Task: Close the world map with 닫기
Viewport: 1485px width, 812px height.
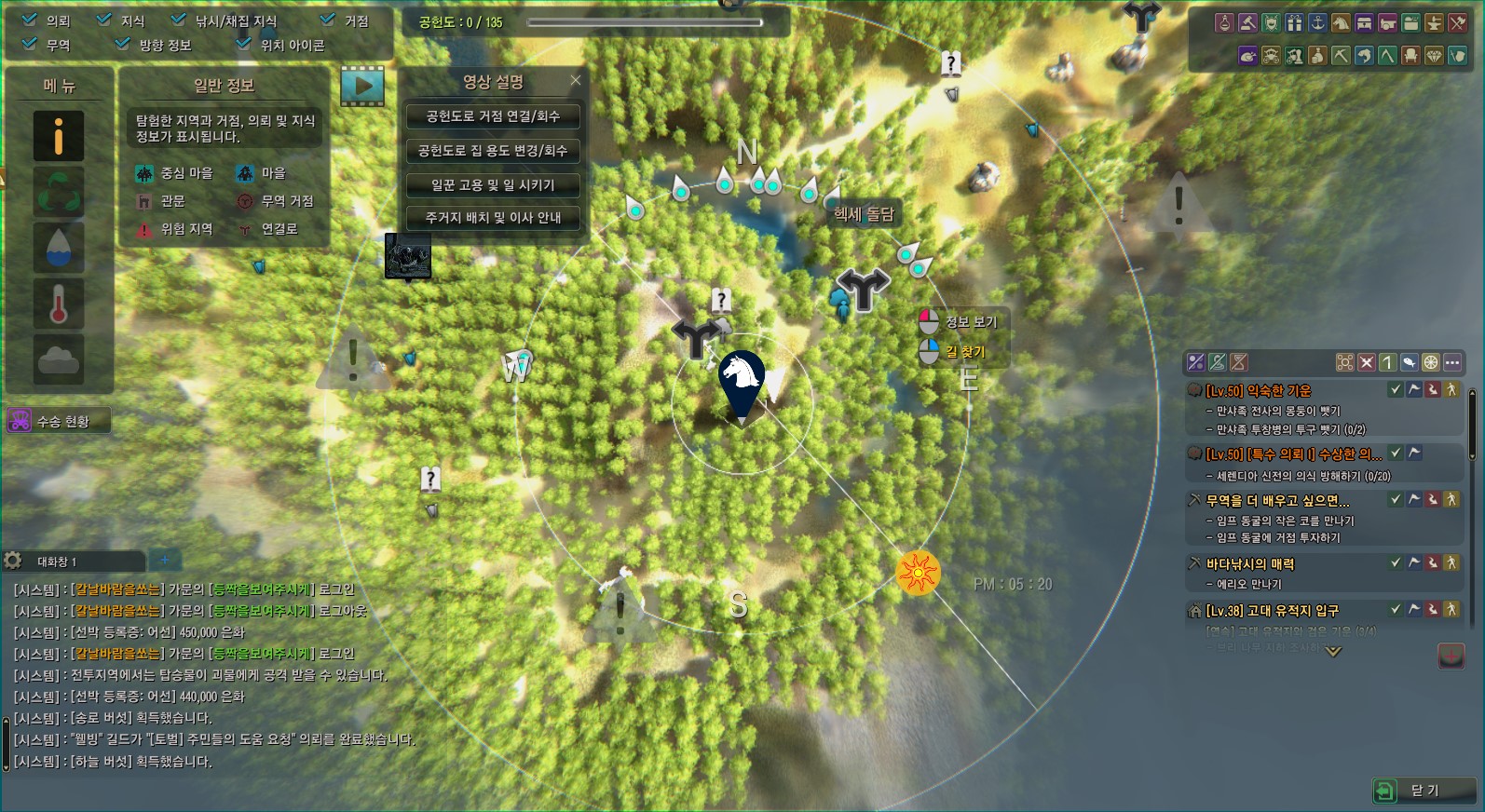Action: 1424,791
